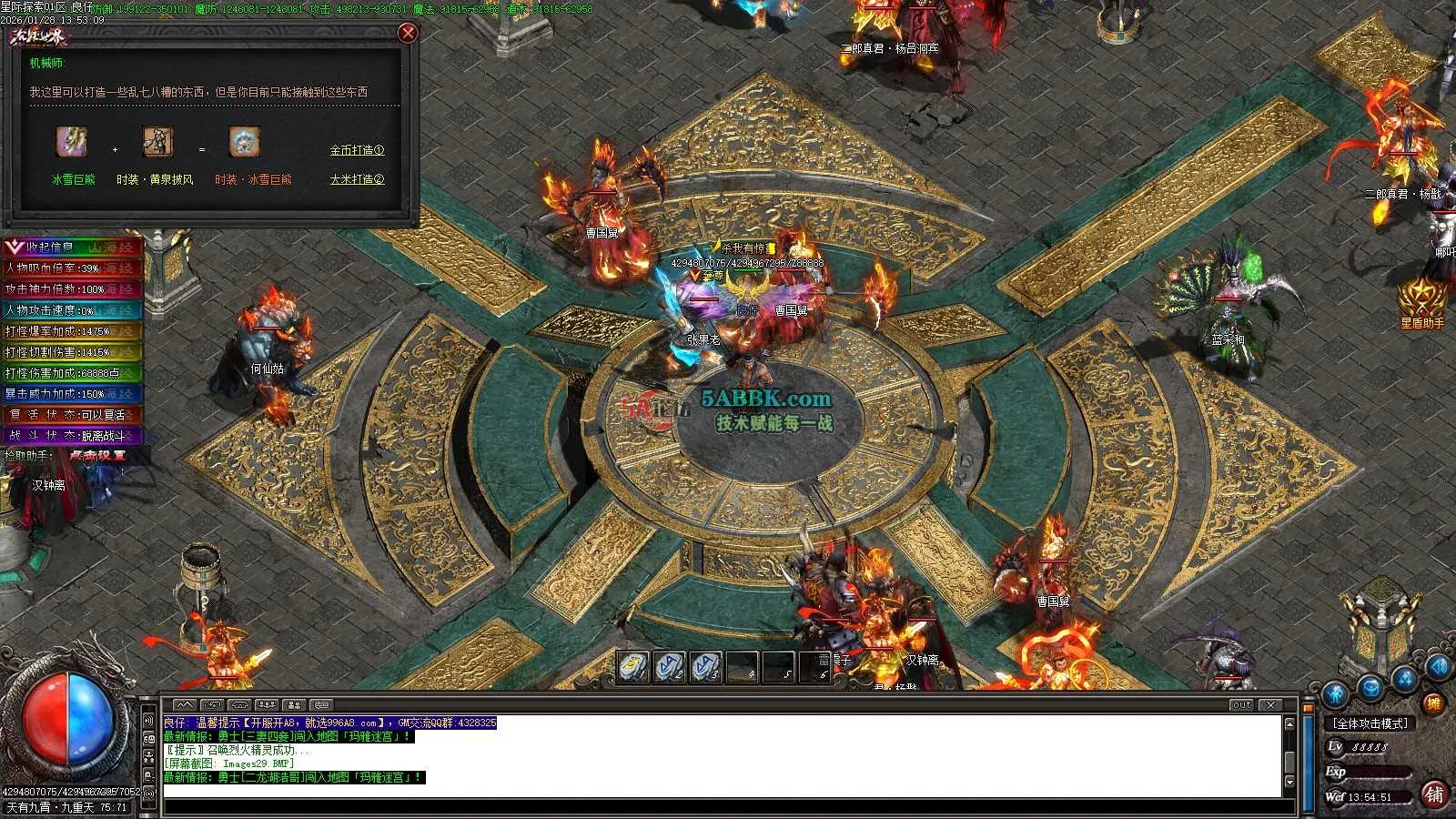Select the 时装·黄泉披风 ingredient icon
This screenshot has width=1456, height=819.
tap(157, 143)
